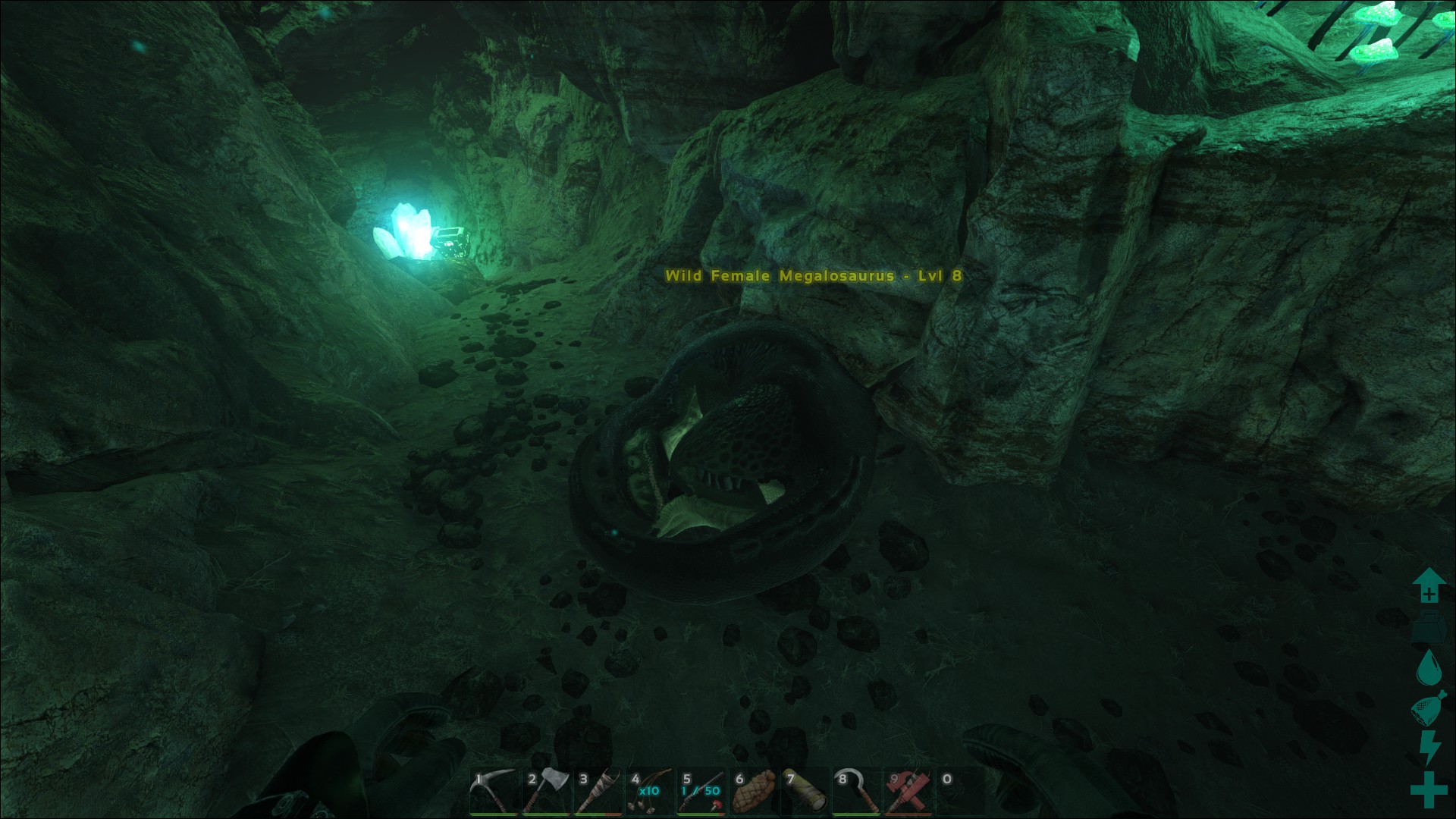Viewport: 1456px width, 819px height.
Task: Equip the sickle from hotbar slot 8
Action: [x=857, y=792]
